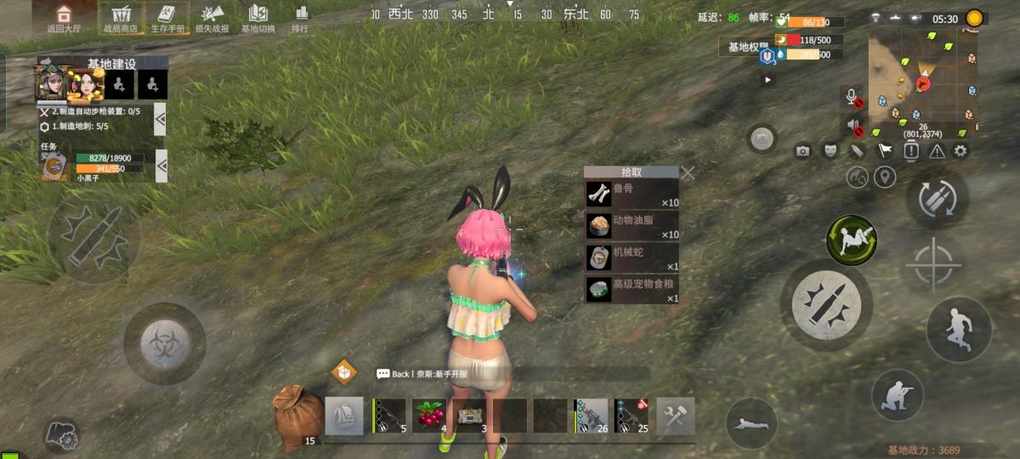Open the ranking chart menu
The width and height of the screenshot is (1020, 459).
[x=300, y=17]
